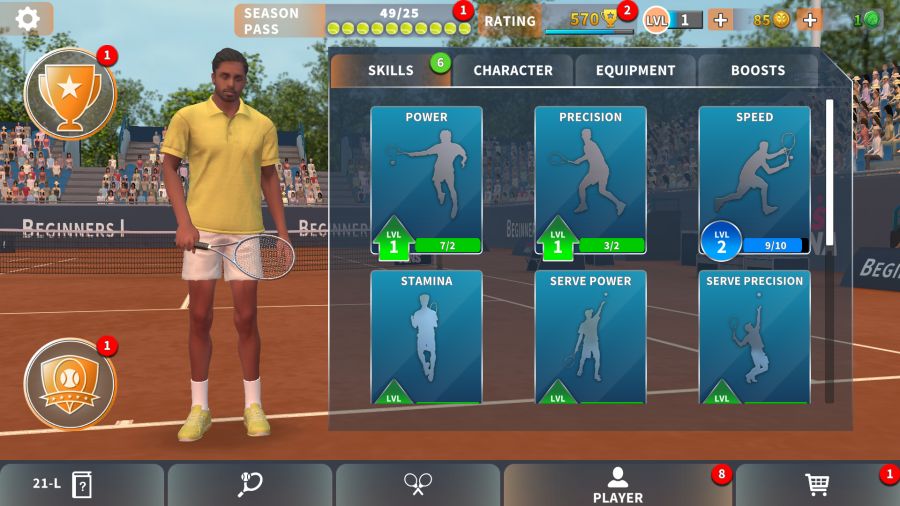
Task: Open the settings gear menu
Action: (27, 18)
